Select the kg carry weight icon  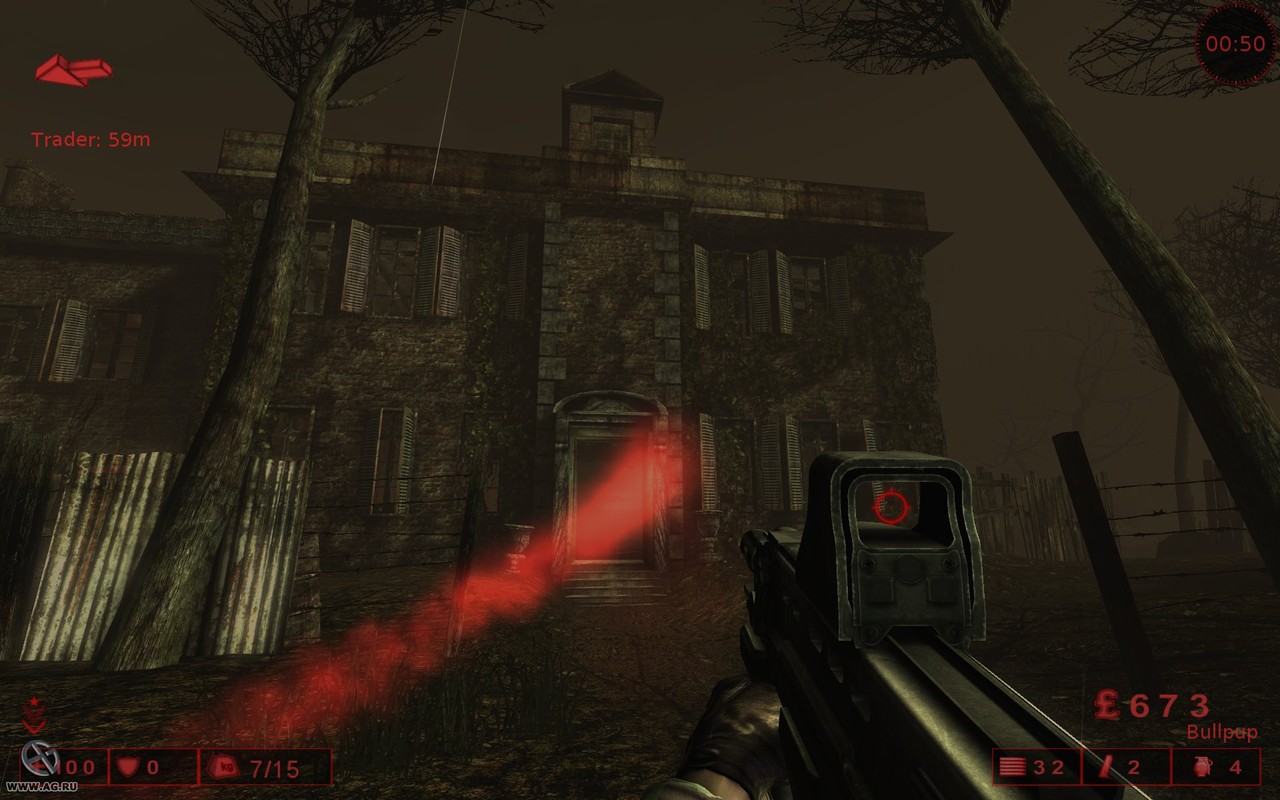pos(222,768)
